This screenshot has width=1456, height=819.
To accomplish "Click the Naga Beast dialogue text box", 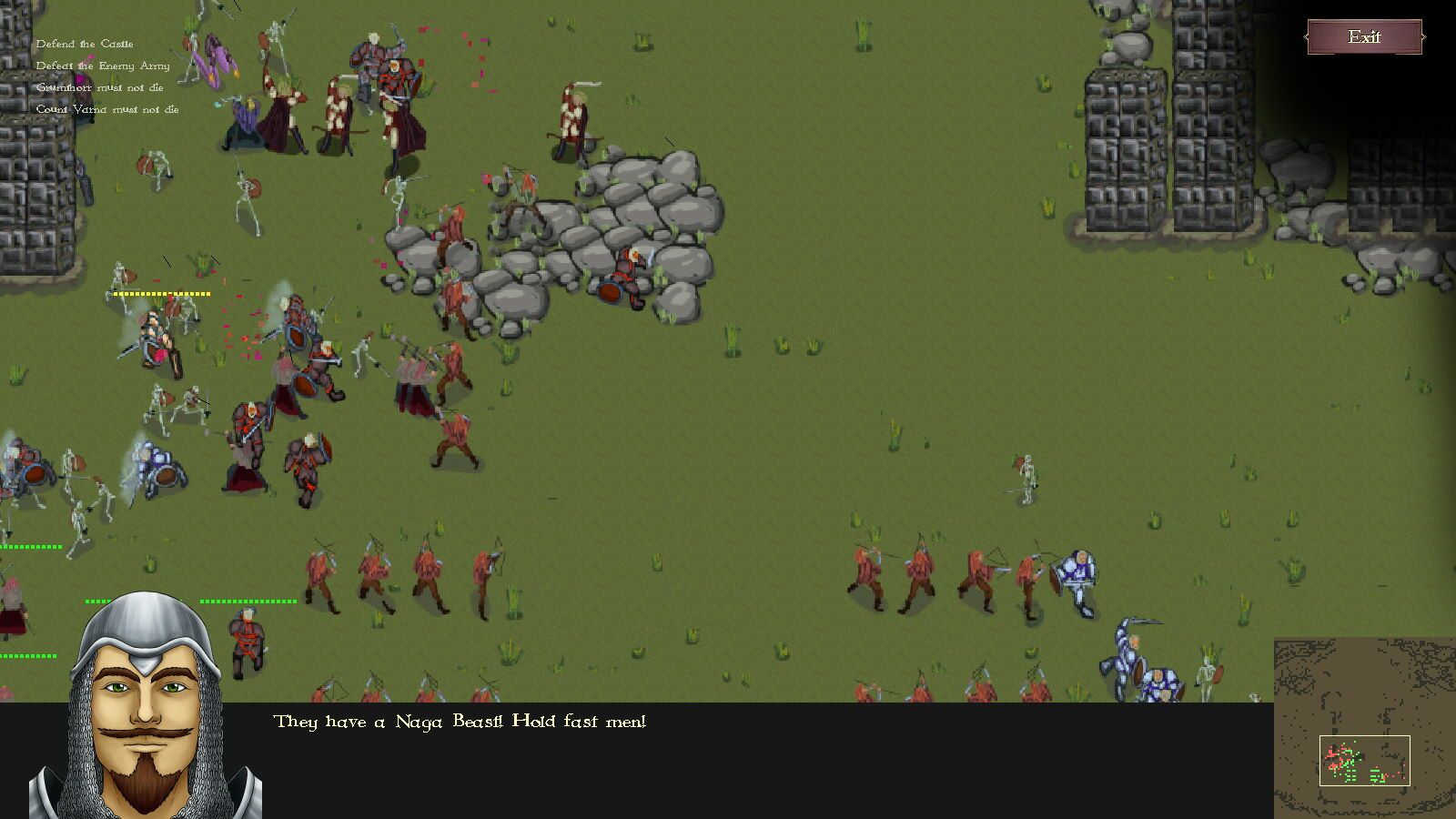I will click(x=460, y=721).
